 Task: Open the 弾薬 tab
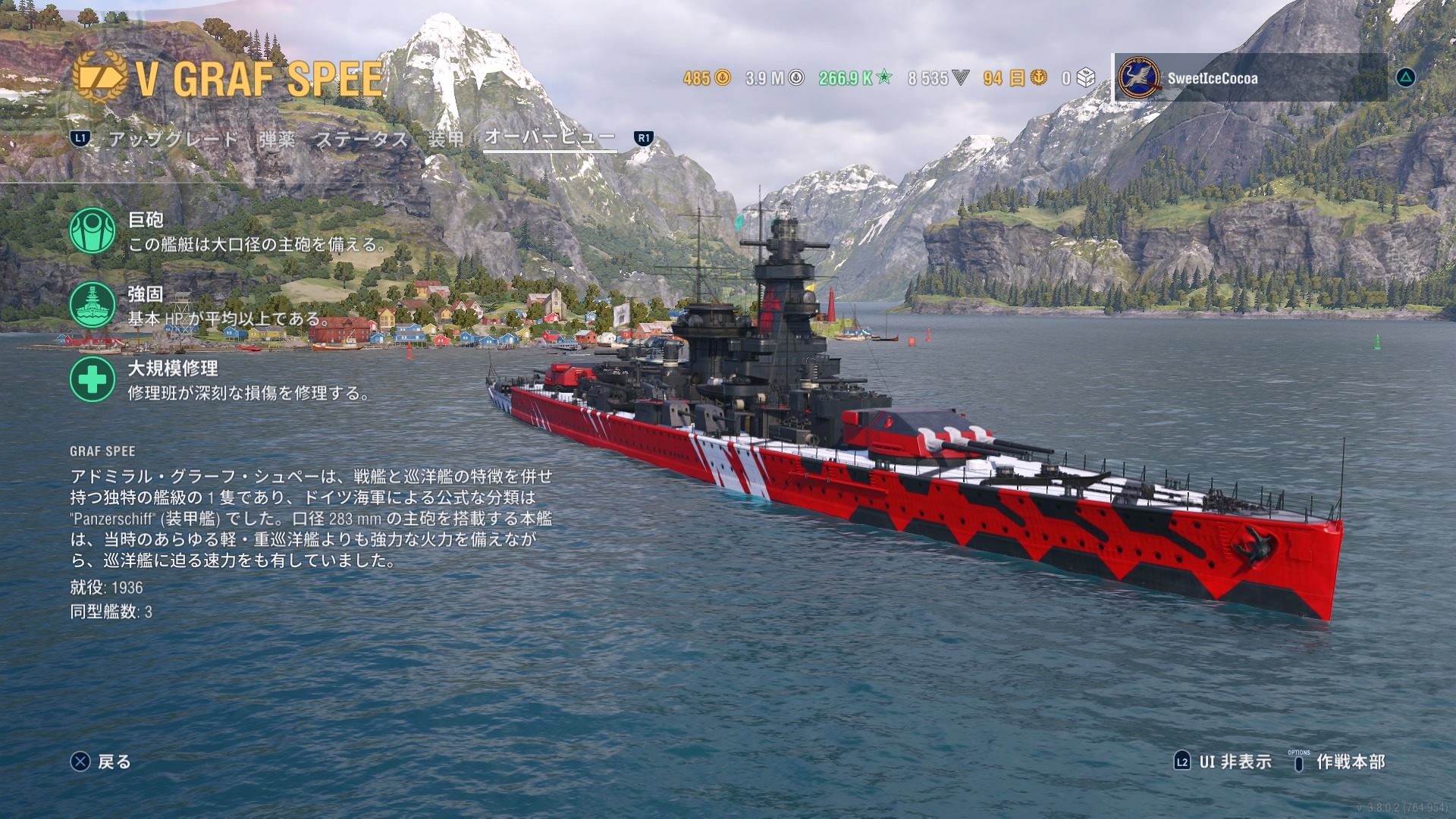[x=277, y=139]
